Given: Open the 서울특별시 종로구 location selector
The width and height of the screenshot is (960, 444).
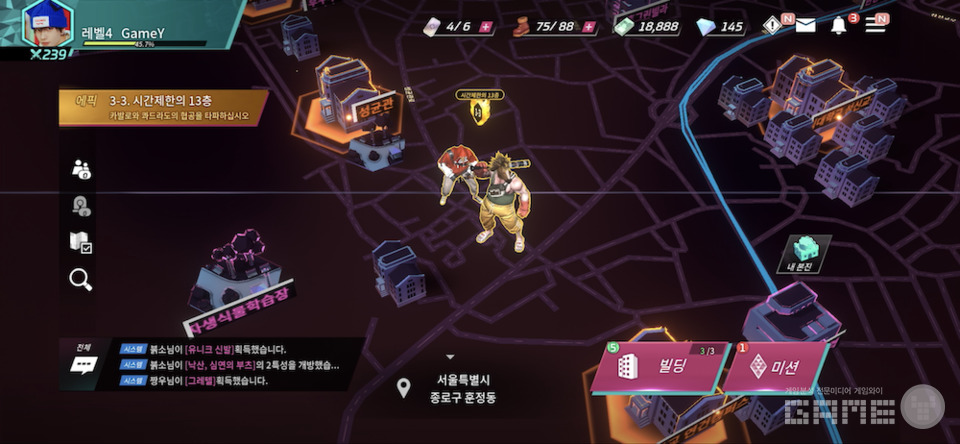Looking at the screenshot, I should (449, 387).
